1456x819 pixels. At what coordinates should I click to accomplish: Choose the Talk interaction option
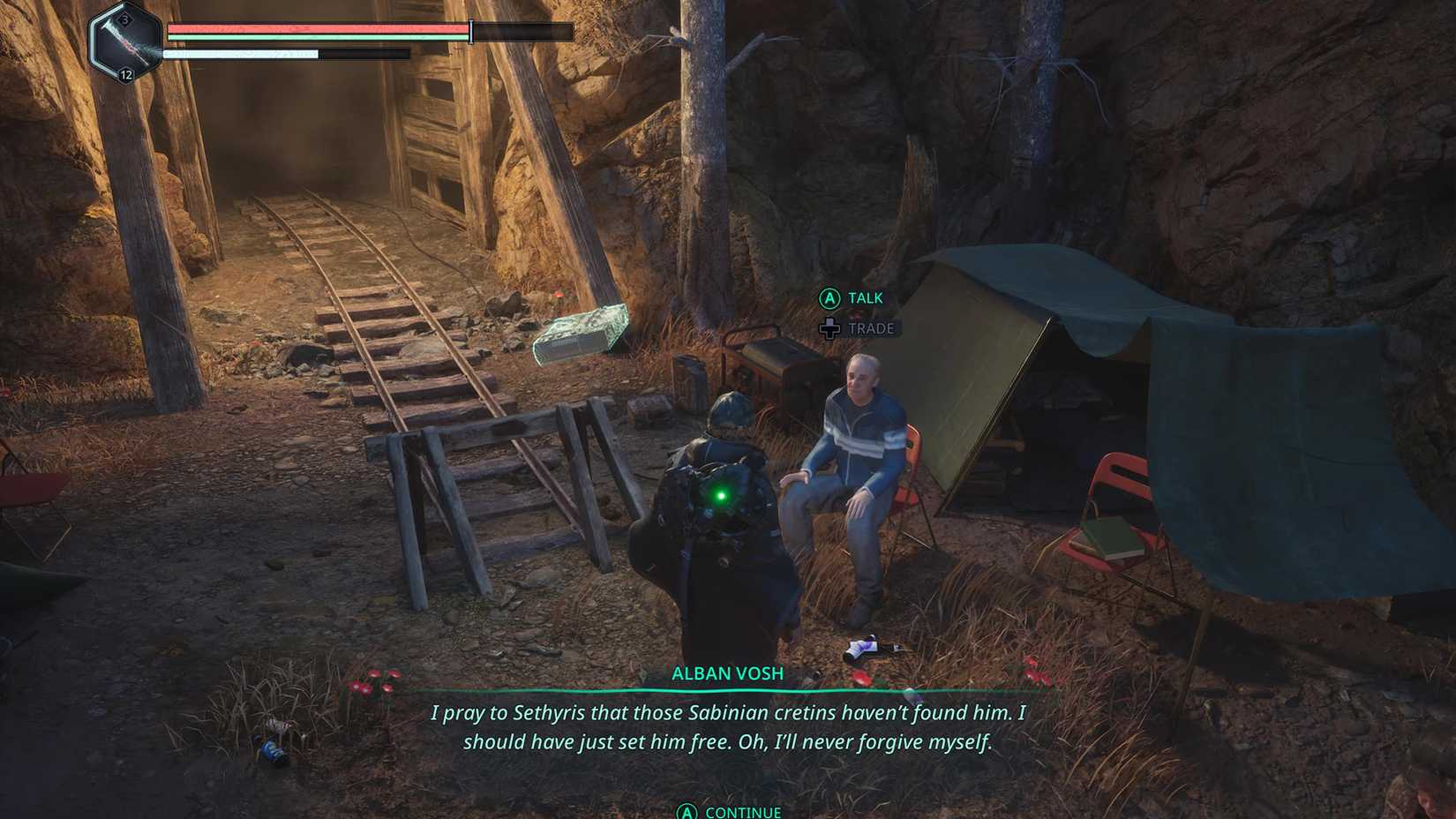(852, 298)
